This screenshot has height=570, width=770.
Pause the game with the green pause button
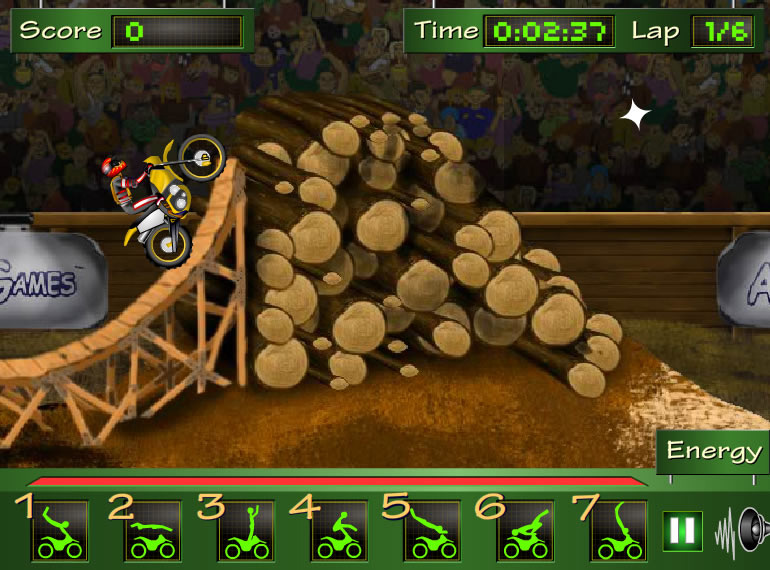click(x=683, y=529)
